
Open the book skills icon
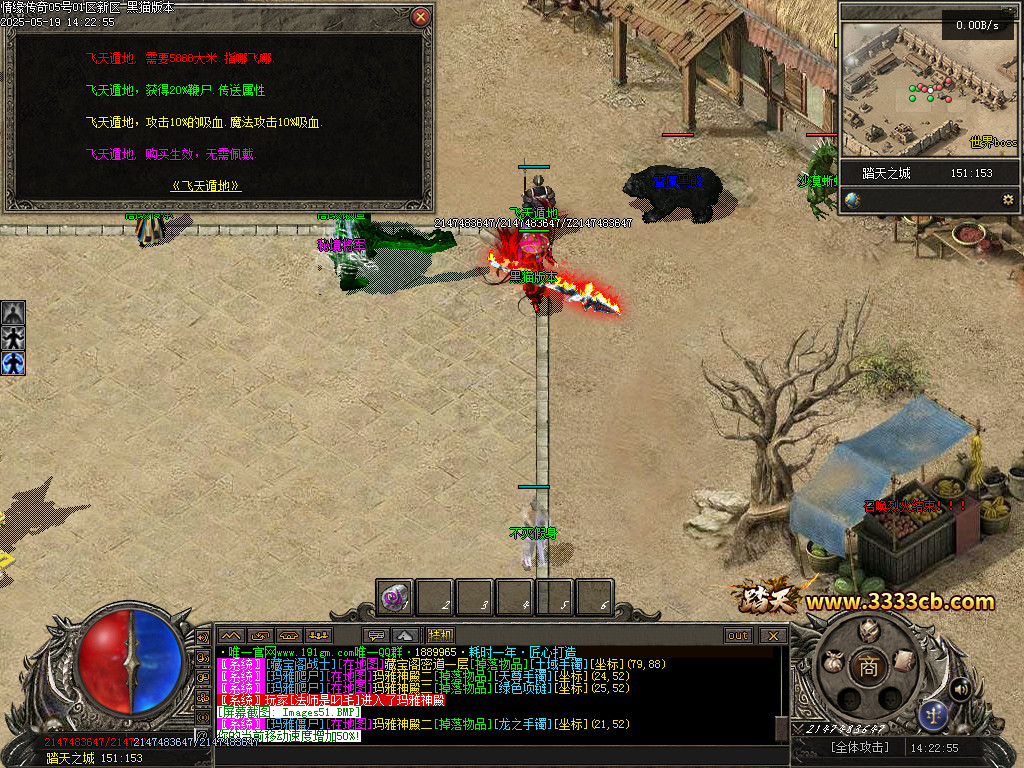coord(904,661)
